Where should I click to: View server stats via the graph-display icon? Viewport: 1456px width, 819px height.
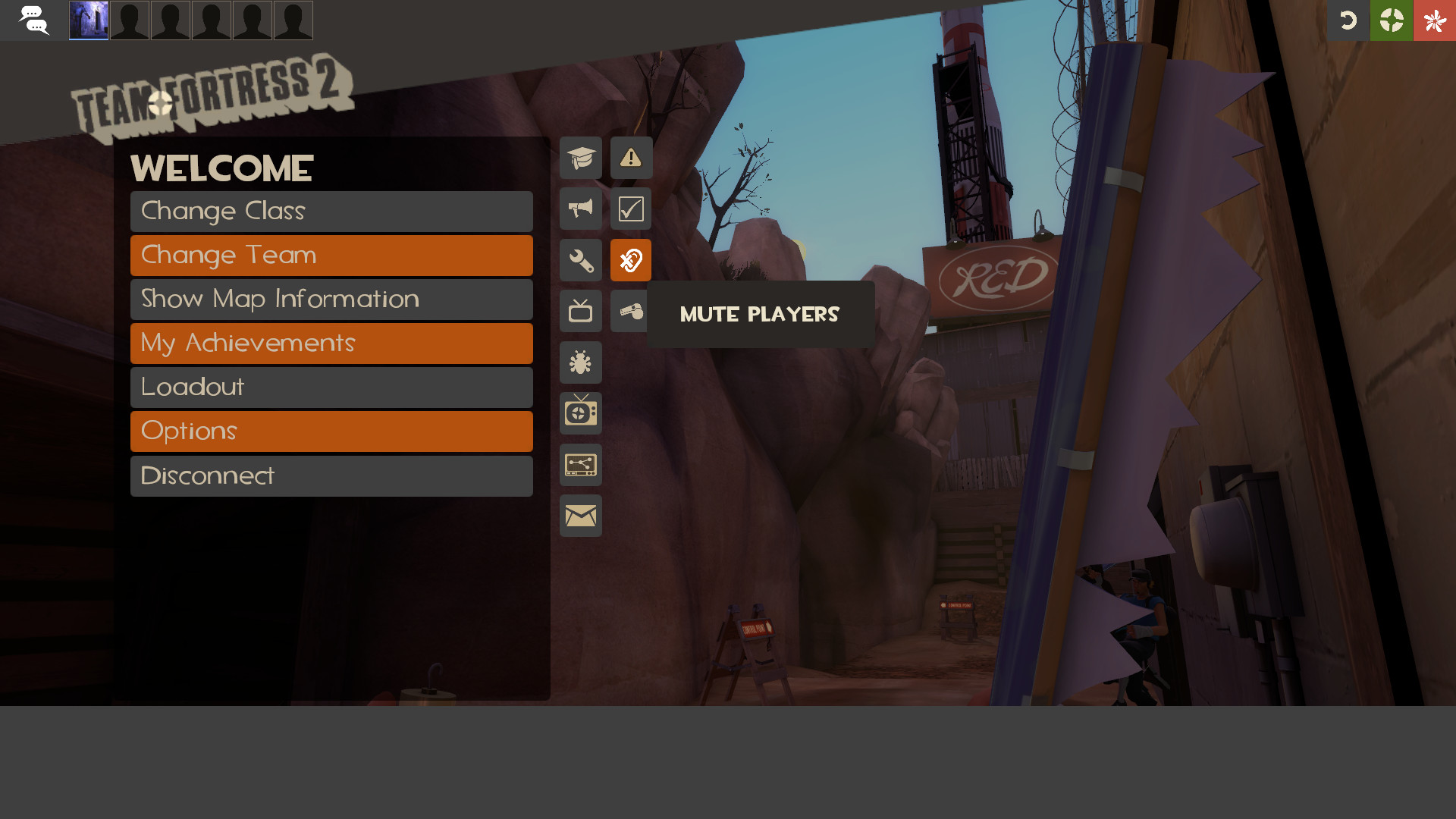point(580,465)
